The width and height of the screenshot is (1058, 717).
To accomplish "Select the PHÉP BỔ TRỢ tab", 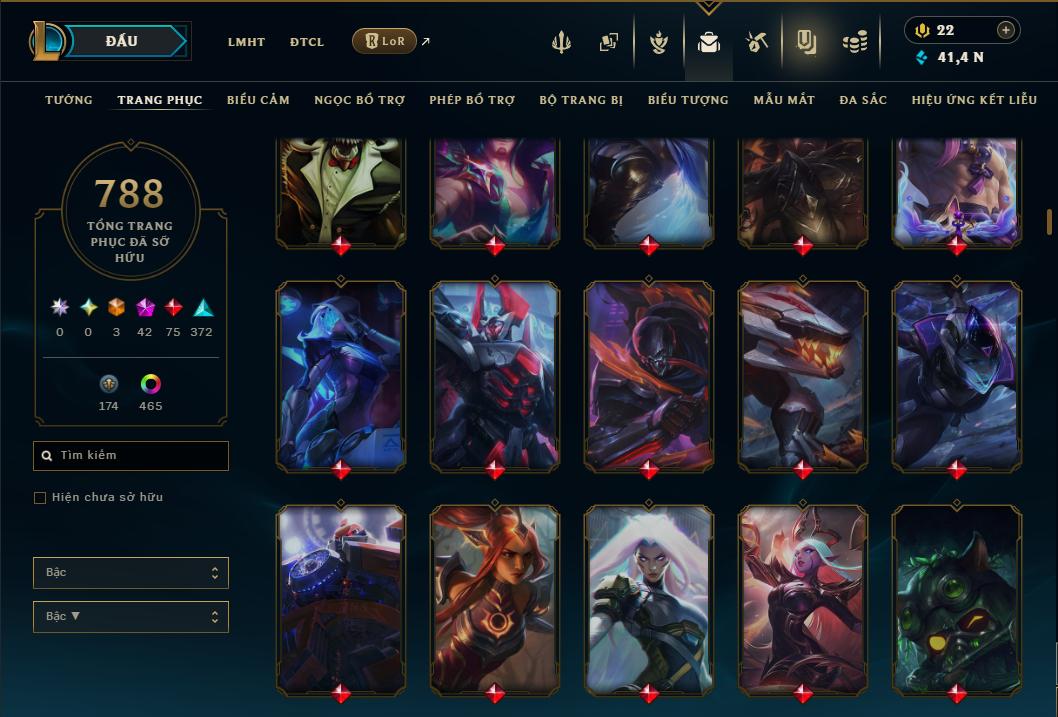I will pyautogui.click(x=472, y=100).
